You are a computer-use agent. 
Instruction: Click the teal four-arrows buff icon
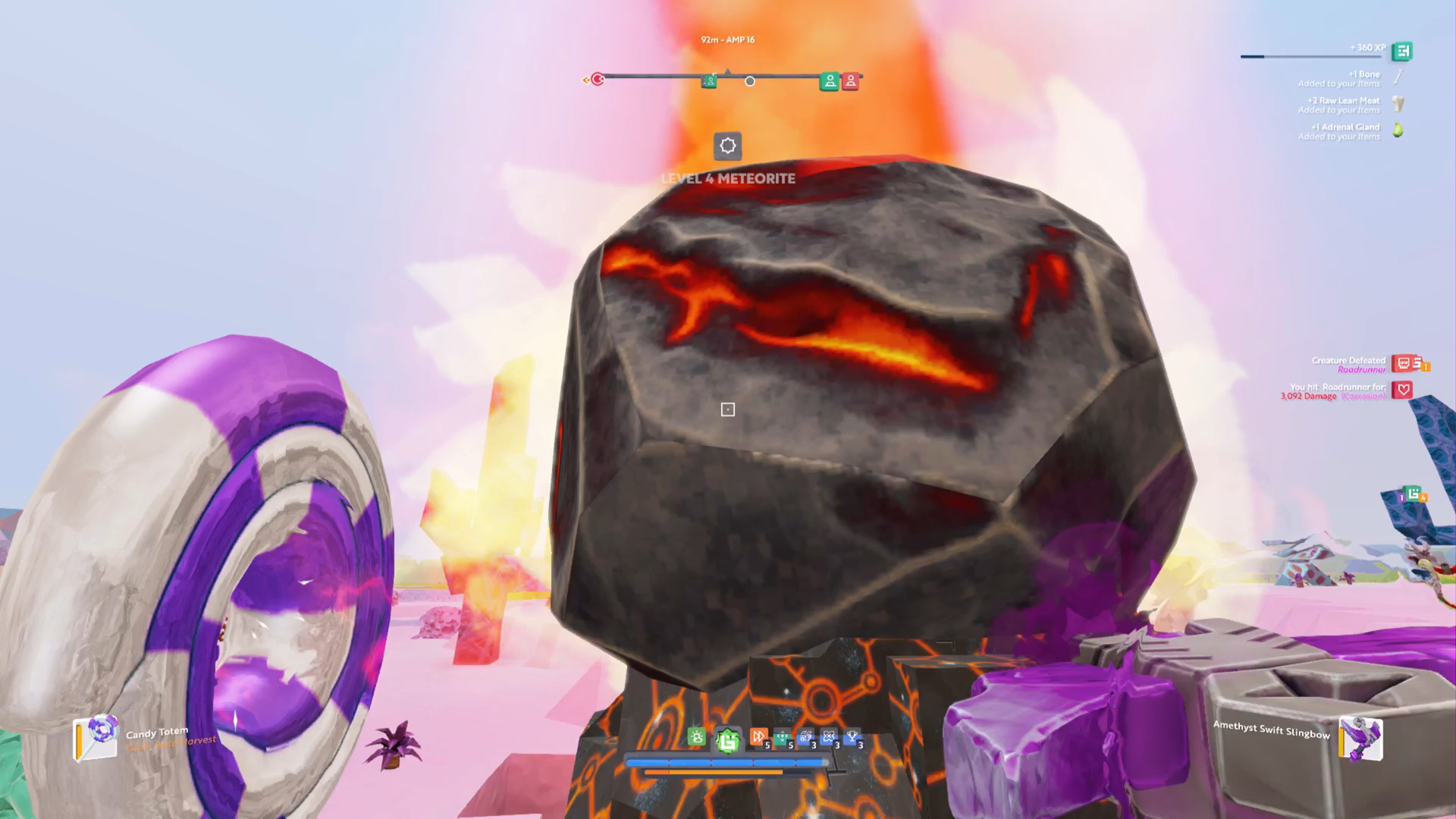782,737
